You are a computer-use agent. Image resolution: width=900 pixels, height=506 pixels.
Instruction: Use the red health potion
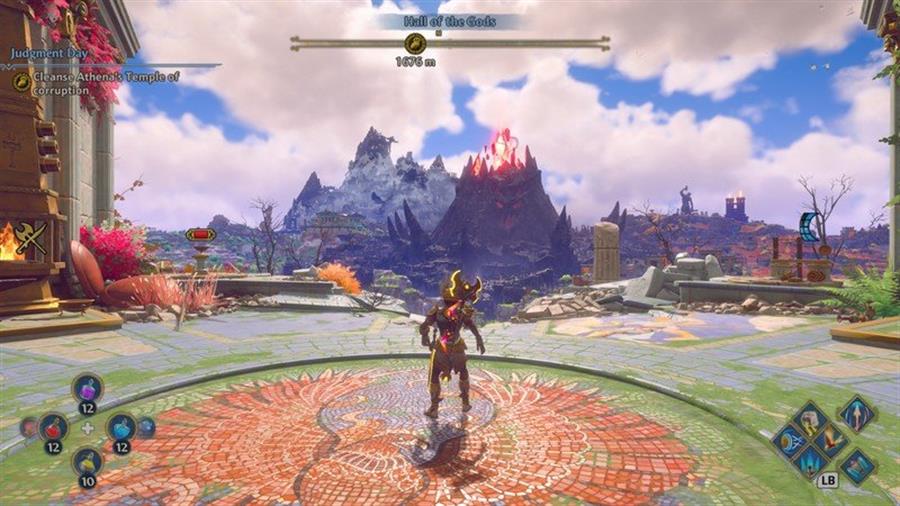coord(53,427)
